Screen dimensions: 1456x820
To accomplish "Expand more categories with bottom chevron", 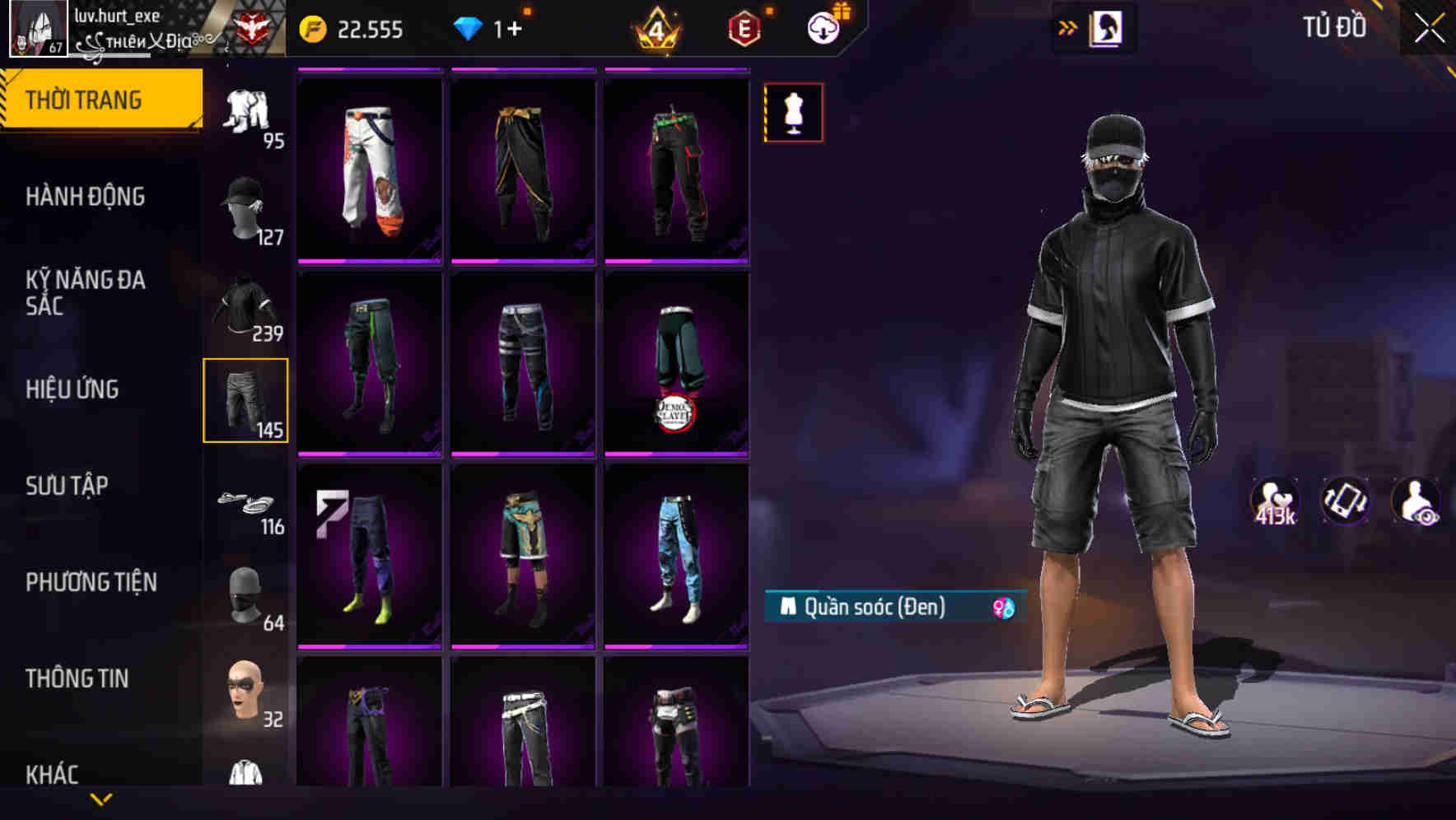I will [x=101, y=799].
